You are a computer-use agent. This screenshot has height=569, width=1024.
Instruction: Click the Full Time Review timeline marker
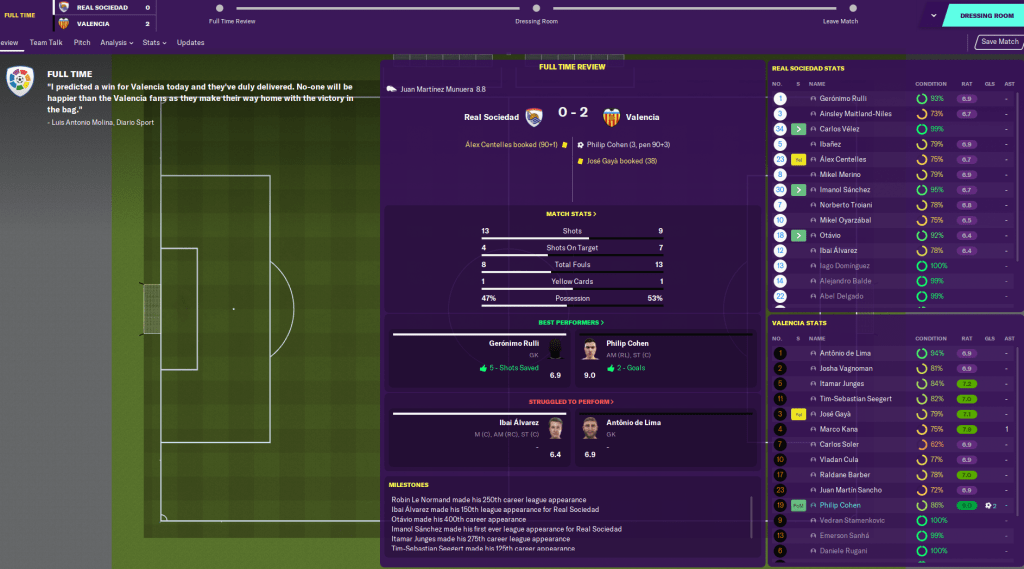click(x=219, y=8)
